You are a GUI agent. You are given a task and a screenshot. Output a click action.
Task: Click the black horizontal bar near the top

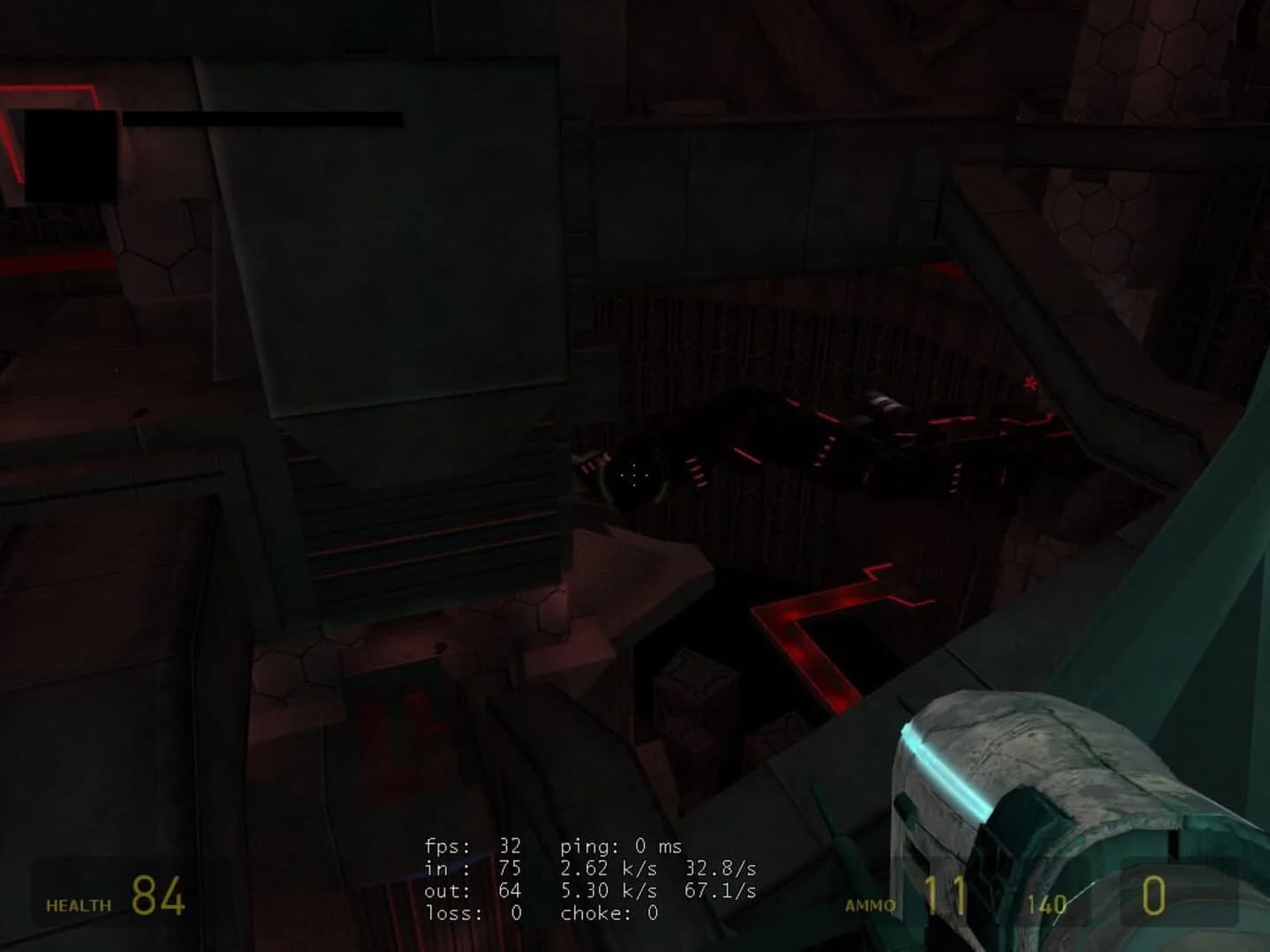265,118
